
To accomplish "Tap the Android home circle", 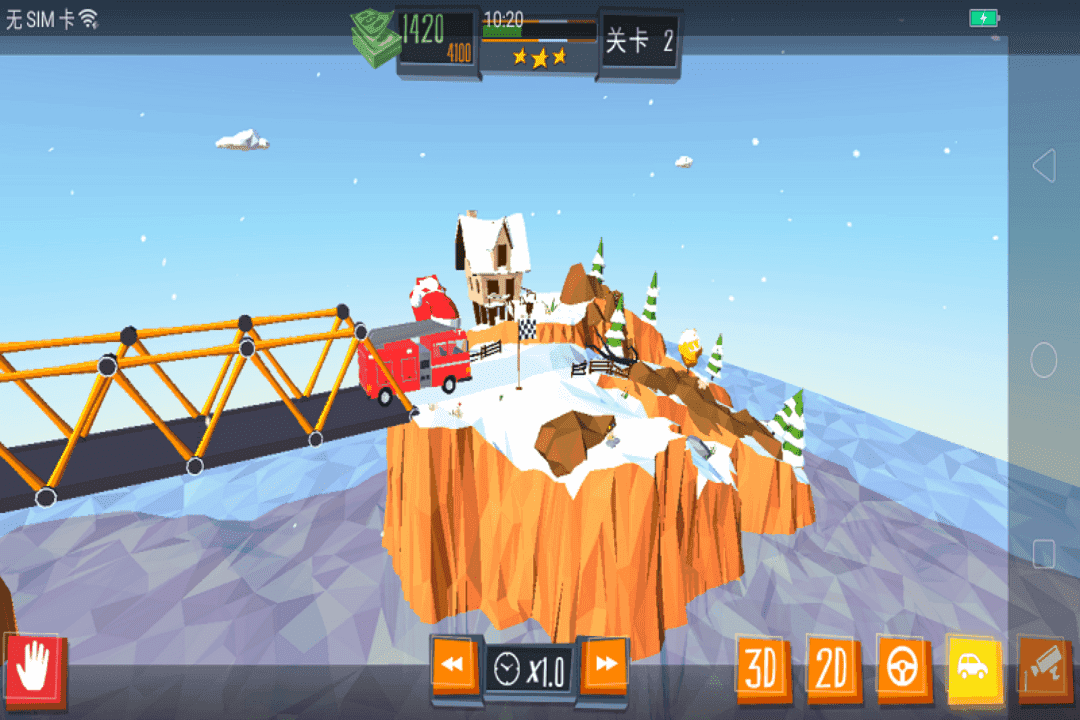I will pyautogui.click(x=1044, y=360).
